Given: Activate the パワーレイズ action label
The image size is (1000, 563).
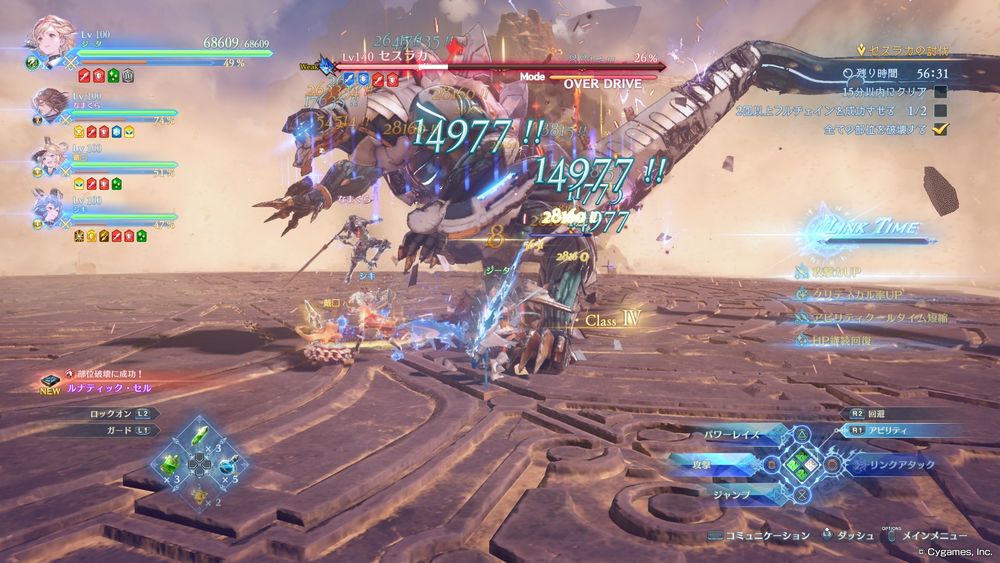Looking at the screenshot, I should tap(735, 435).
